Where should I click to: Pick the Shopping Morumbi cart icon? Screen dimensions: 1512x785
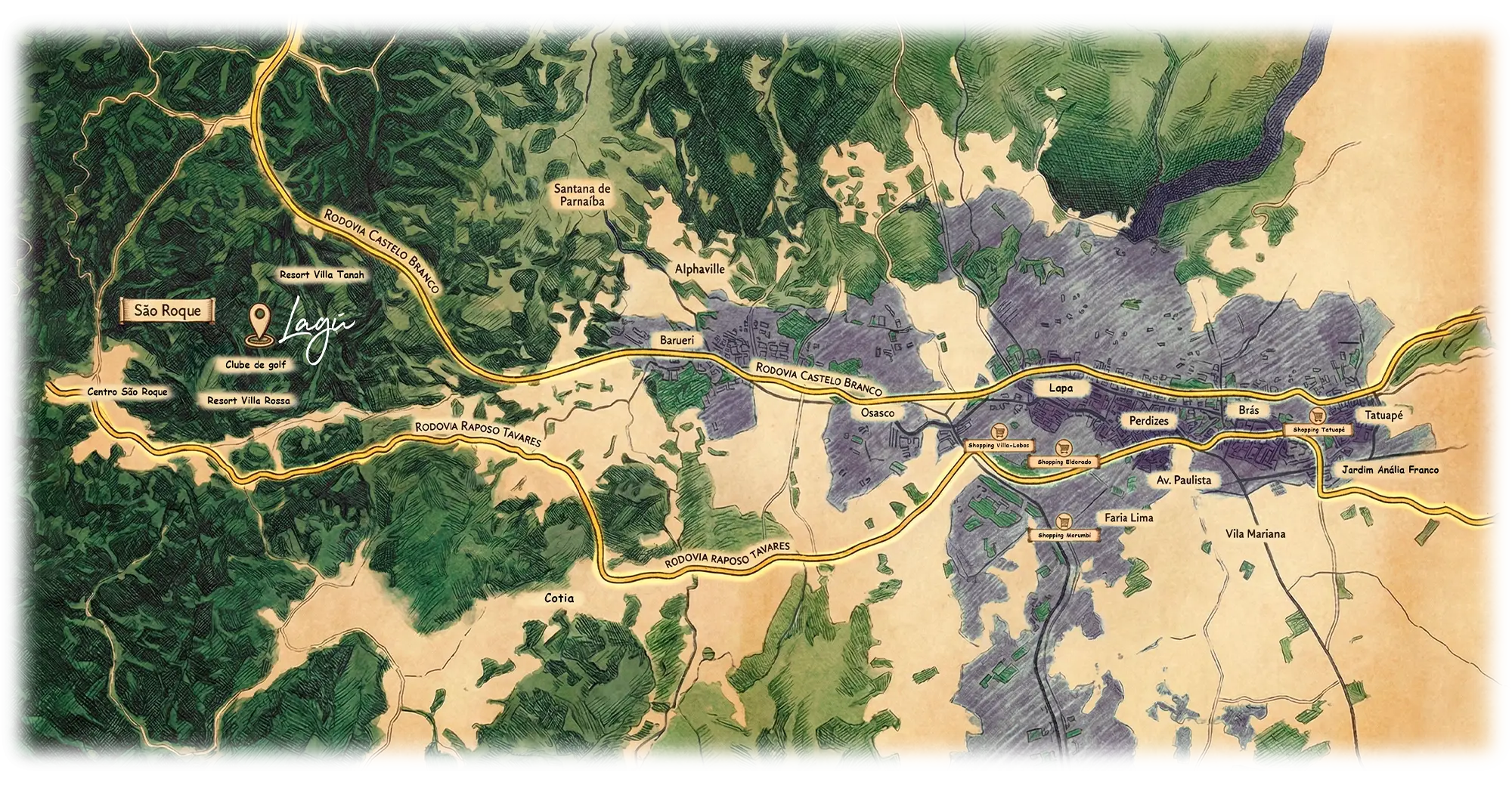point(1064,521)
